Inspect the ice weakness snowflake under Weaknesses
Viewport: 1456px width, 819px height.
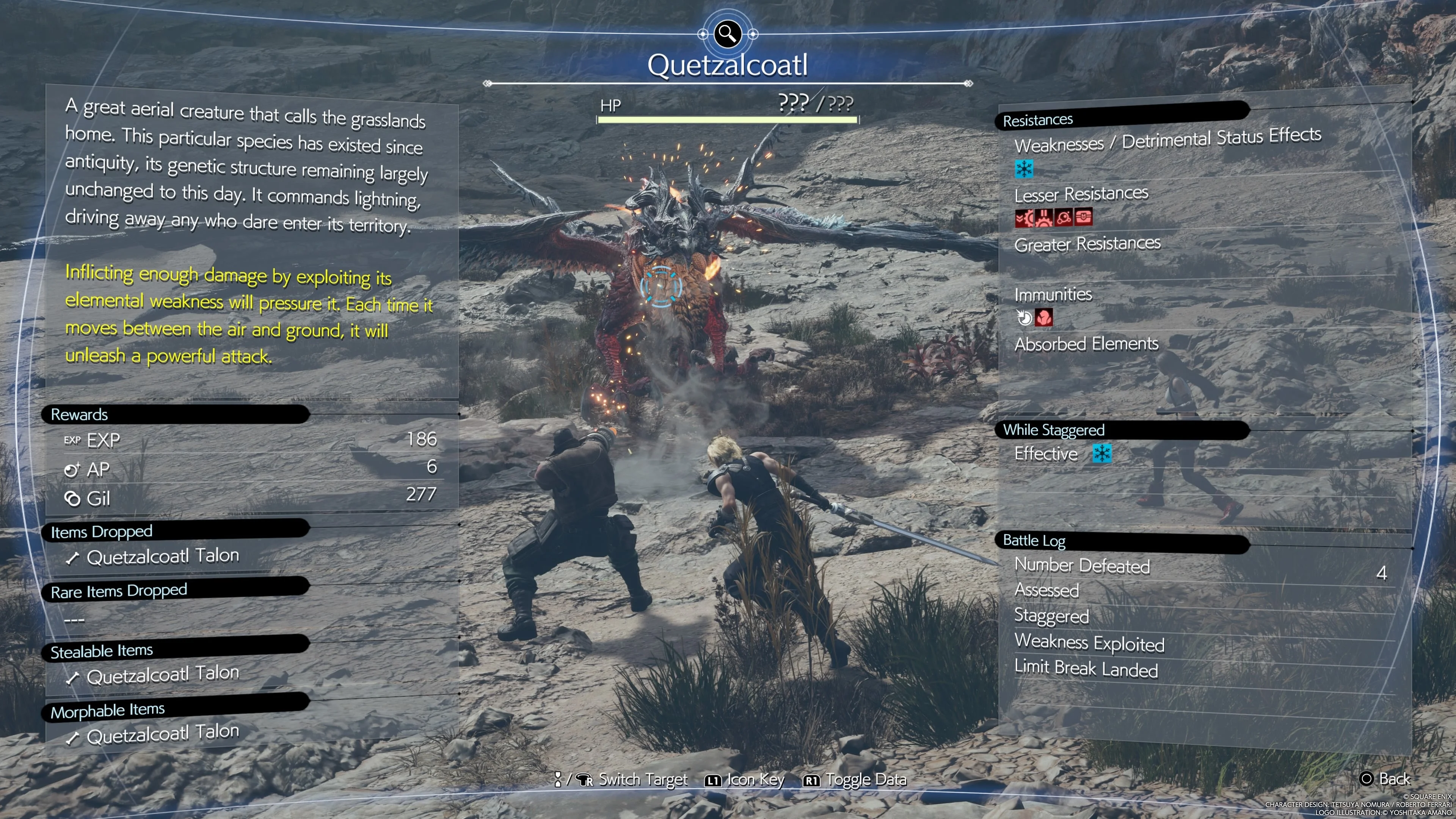(1024, 168)
